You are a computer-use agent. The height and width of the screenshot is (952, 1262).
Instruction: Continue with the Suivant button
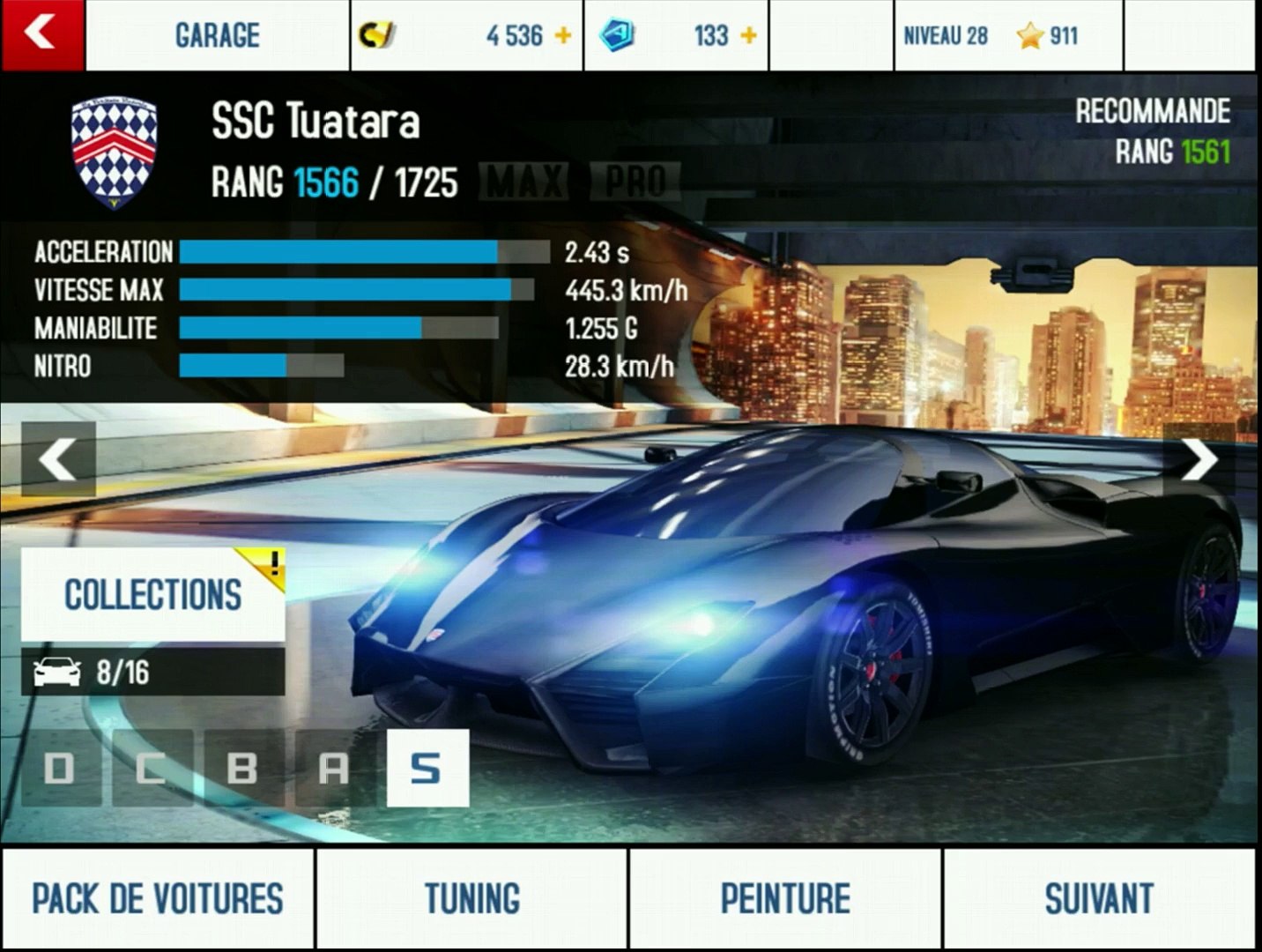[x=1099, y=899]
